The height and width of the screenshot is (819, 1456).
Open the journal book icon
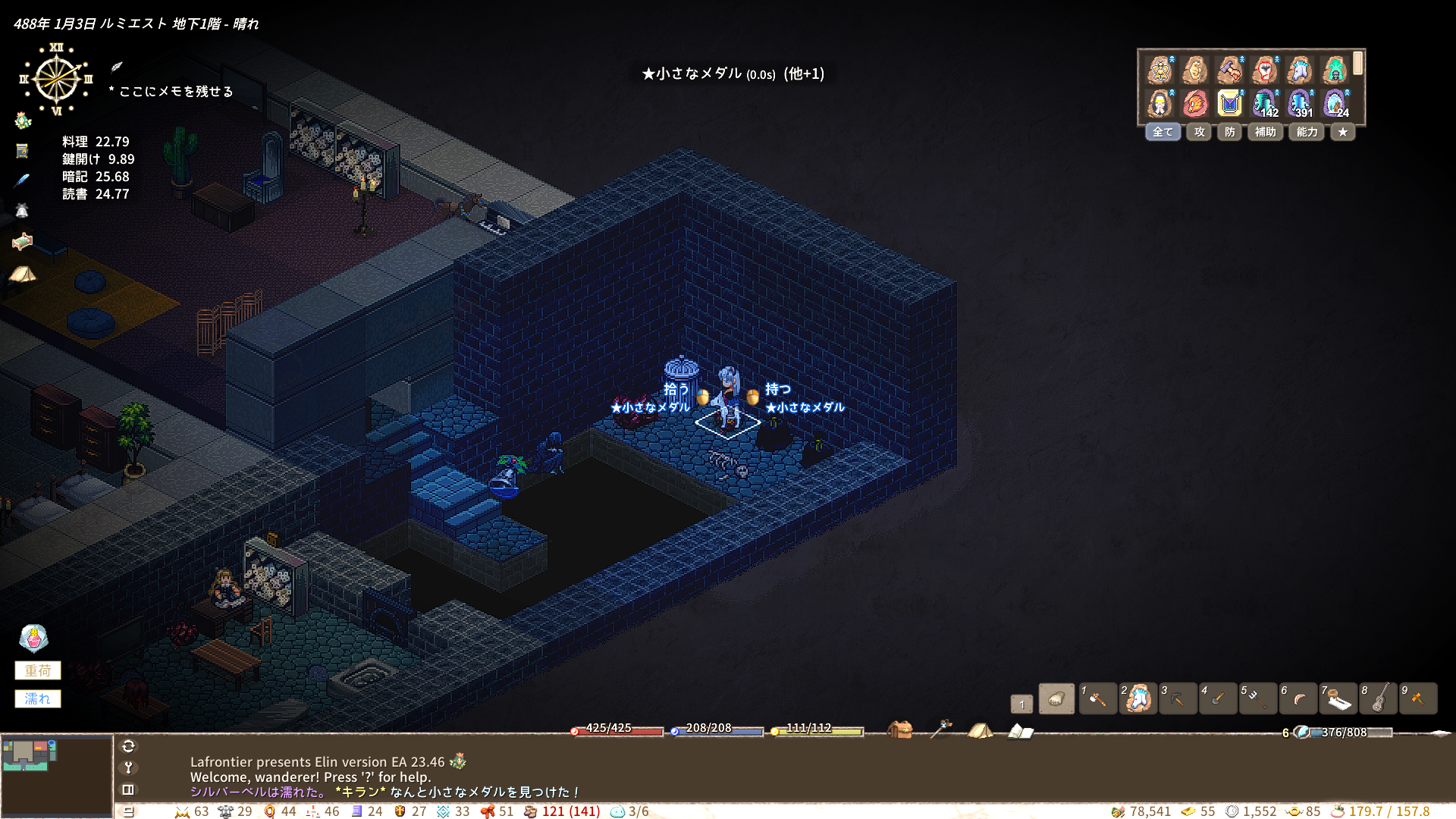click(x=1020, y=731)
